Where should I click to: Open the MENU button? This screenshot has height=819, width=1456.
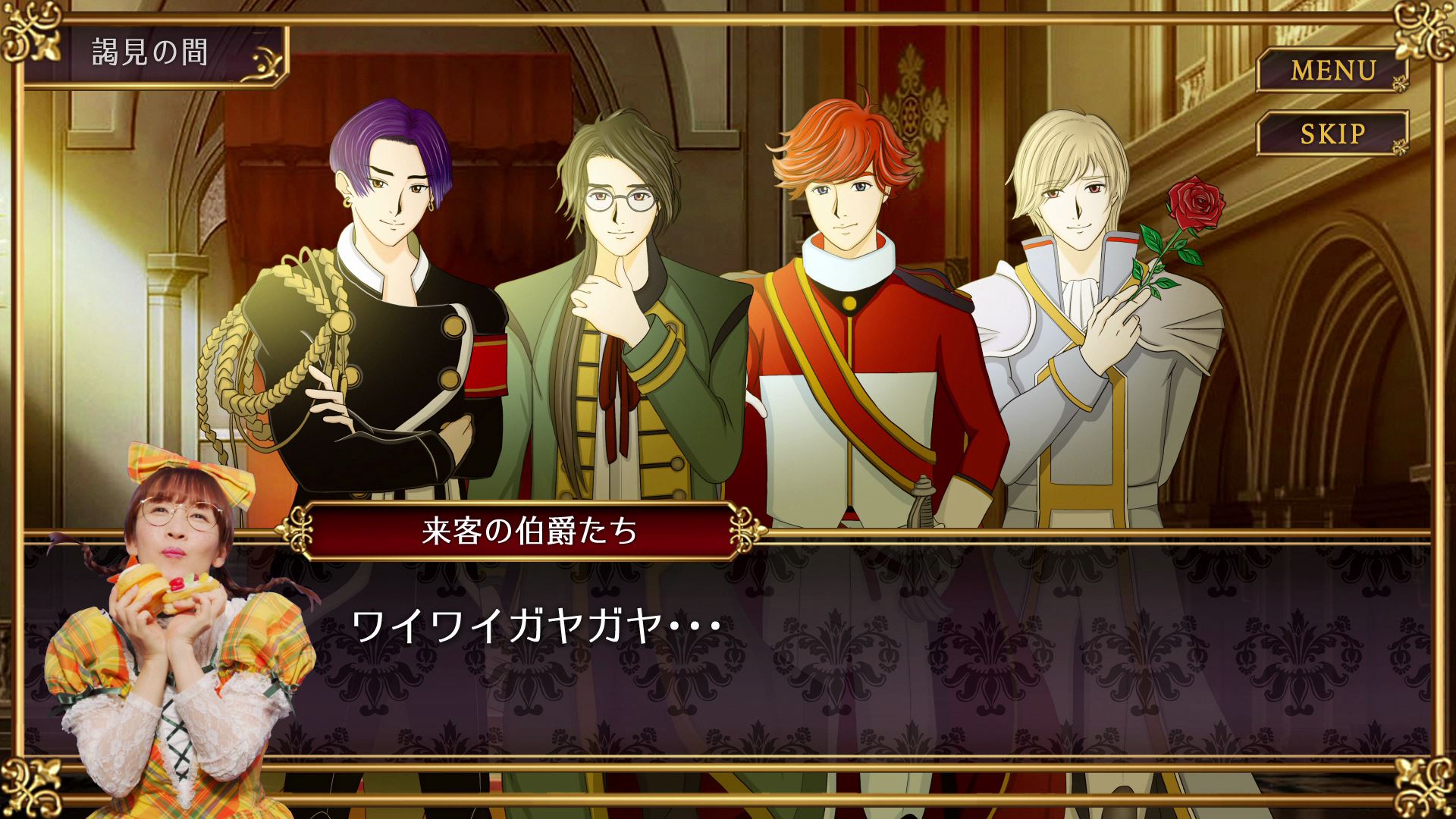[1332, 71]
